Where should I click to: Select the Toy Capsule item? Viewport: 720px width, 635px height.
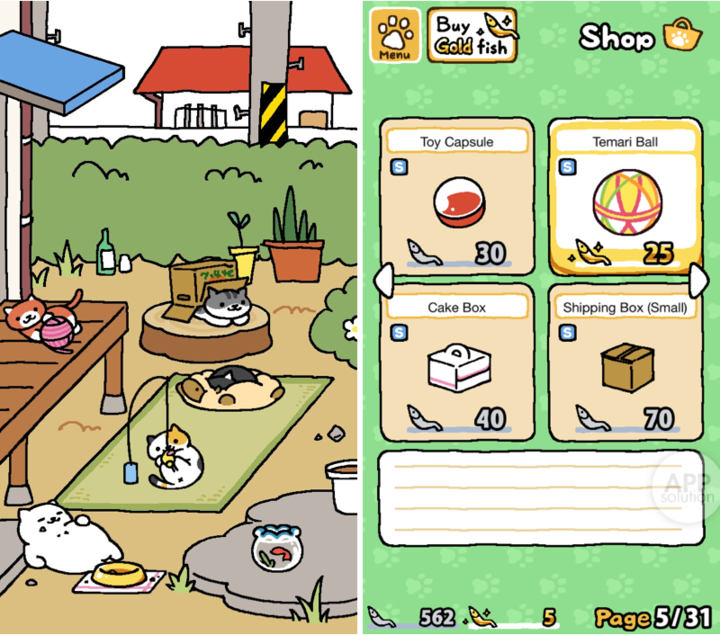pyautogui.click(x=457, y=198)
